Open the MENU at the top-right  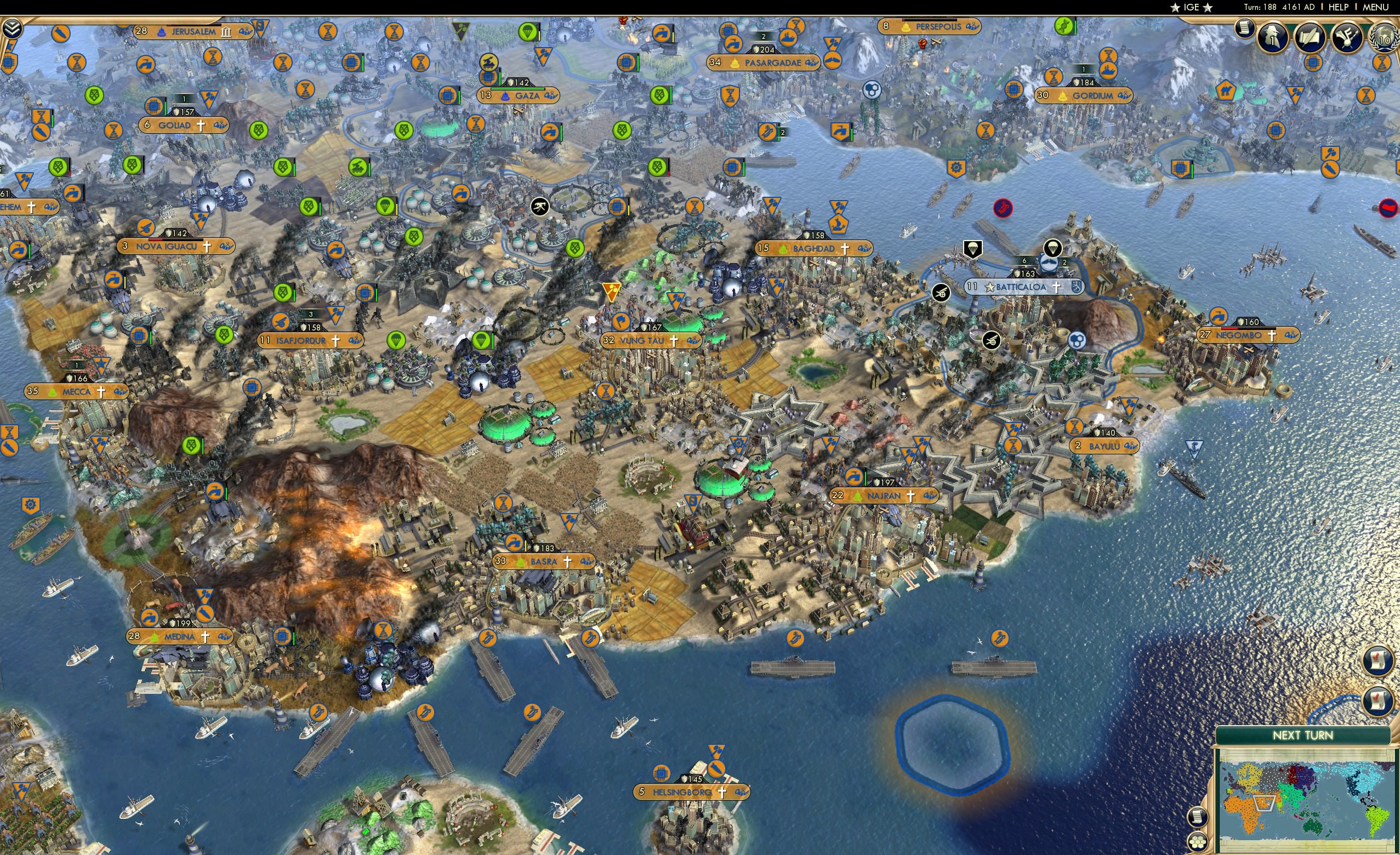pos(1377,7)
